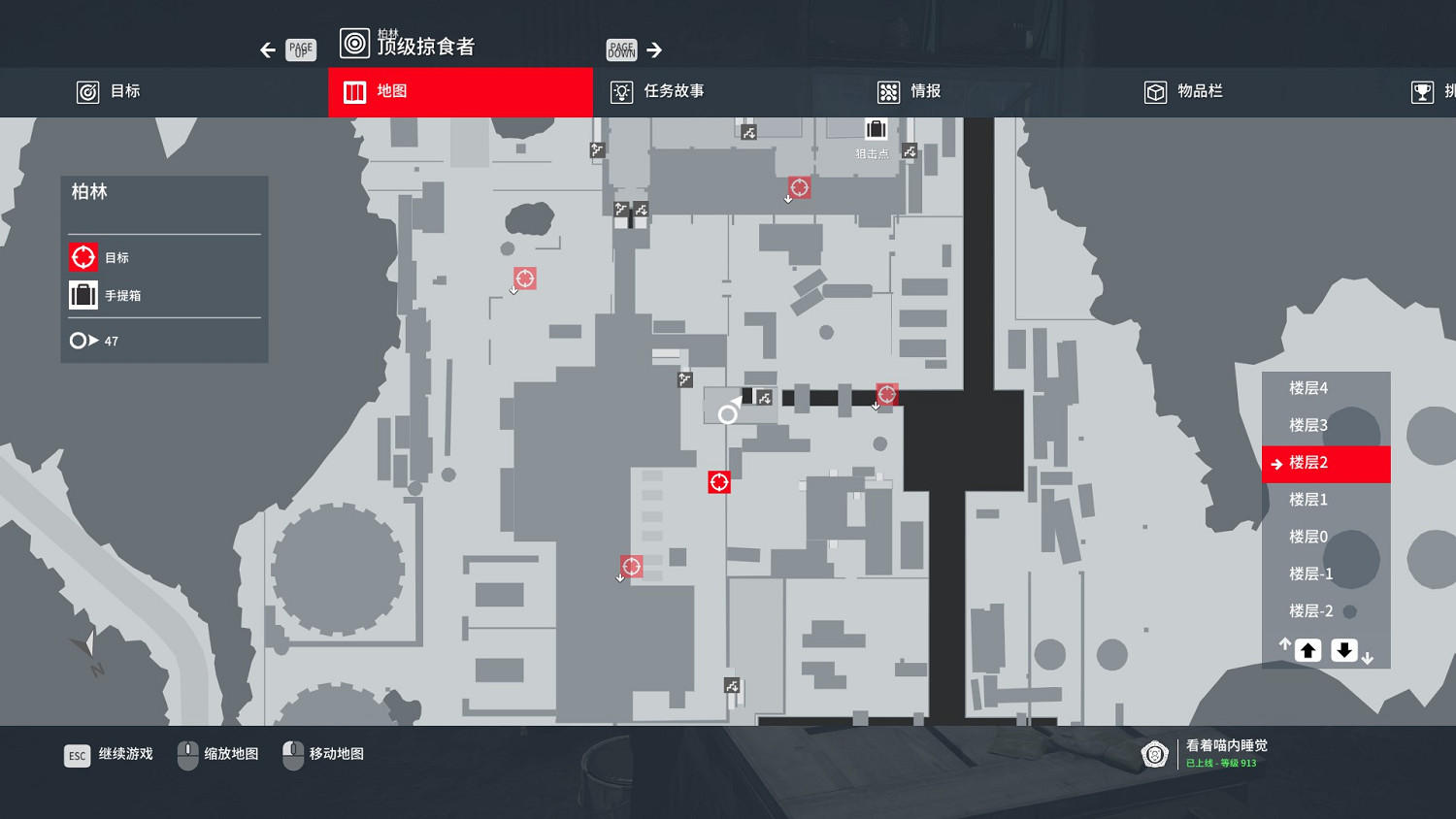Click the target crosshair icon in the 柏林 legend

coord(83,256)
